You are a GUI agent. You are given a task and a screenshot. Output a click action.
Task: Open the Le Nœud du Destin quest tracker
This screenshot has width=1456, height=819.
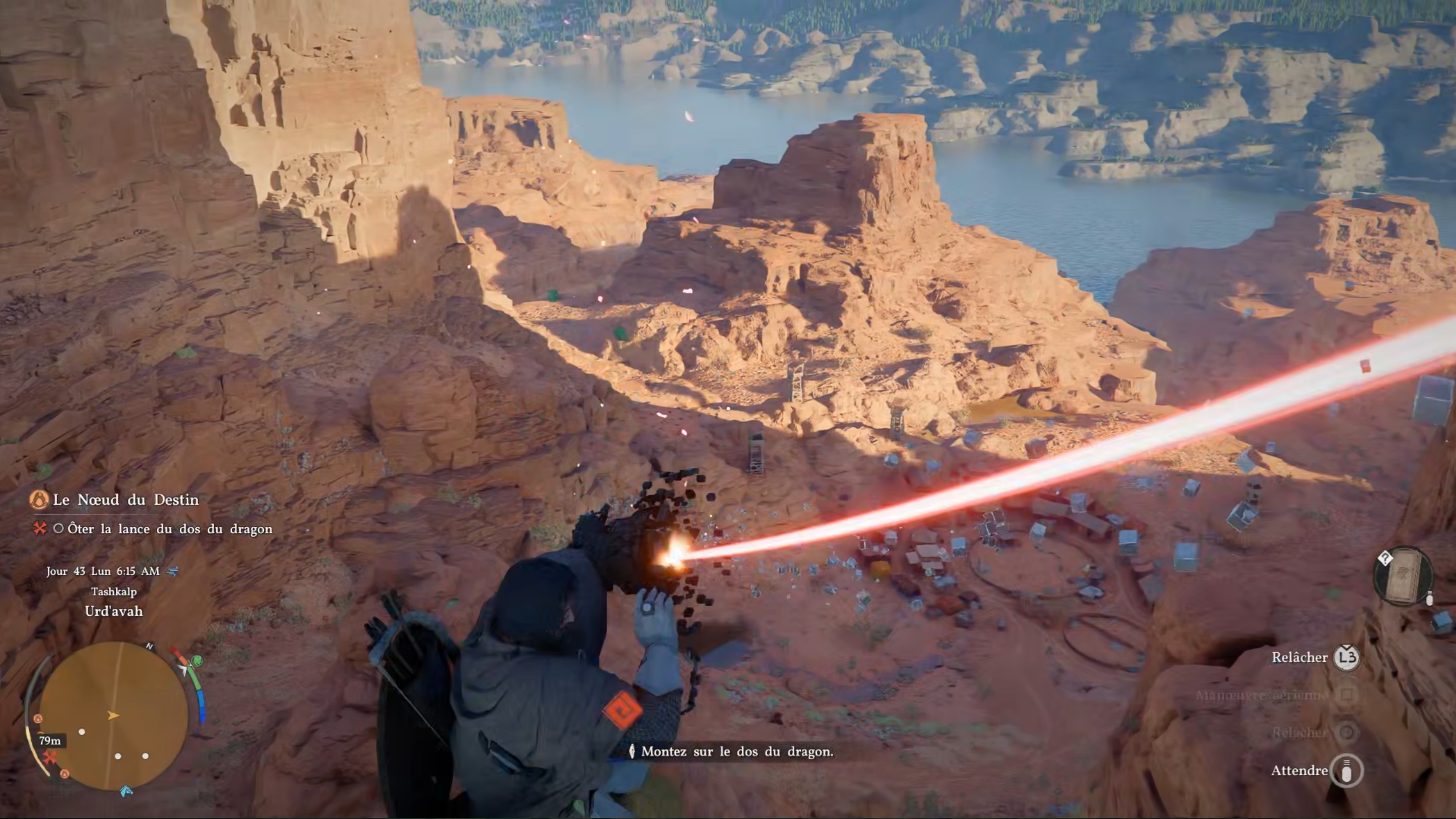pos(126,500)
